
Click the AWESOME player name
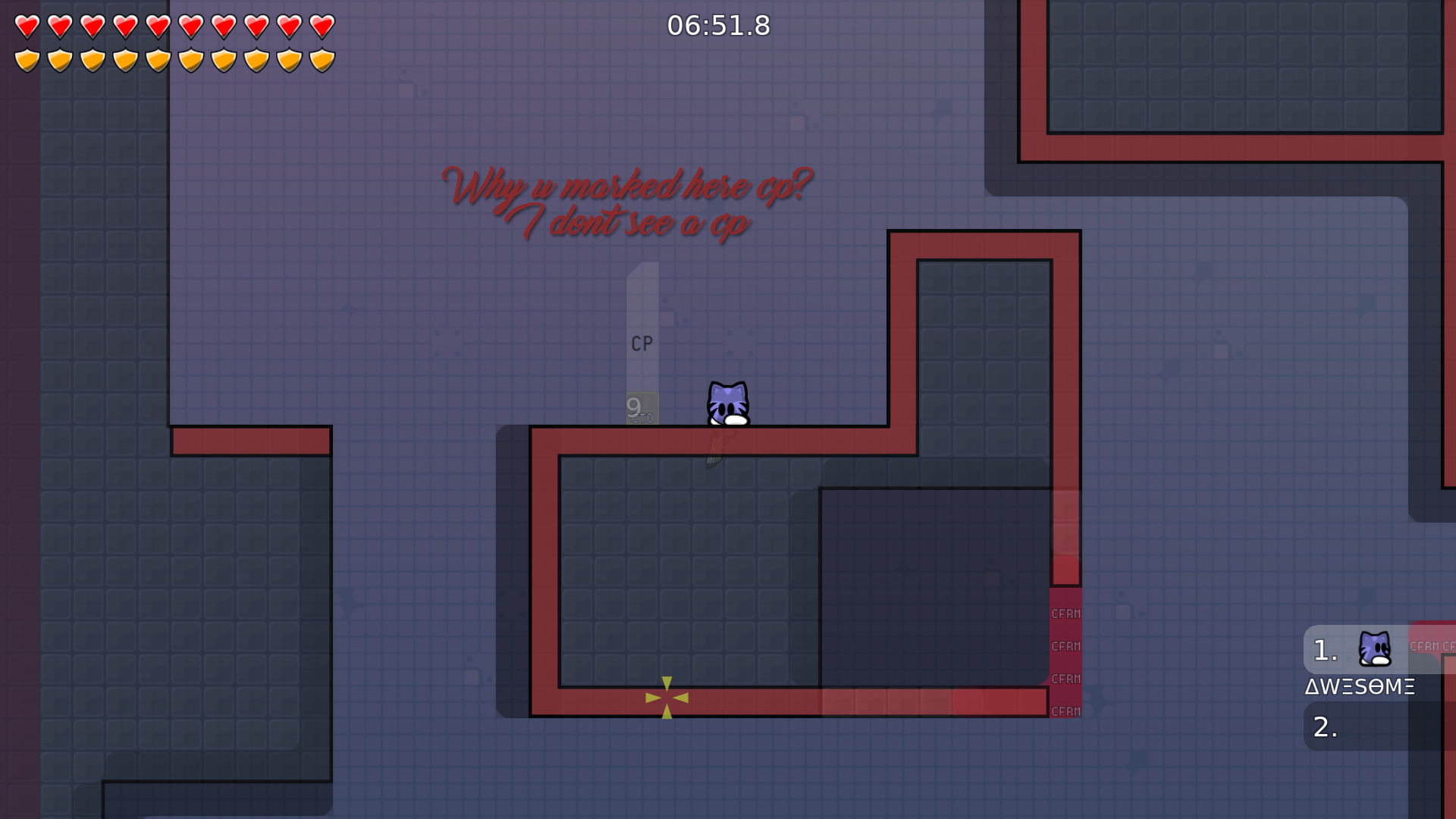tap(1358, 687)
